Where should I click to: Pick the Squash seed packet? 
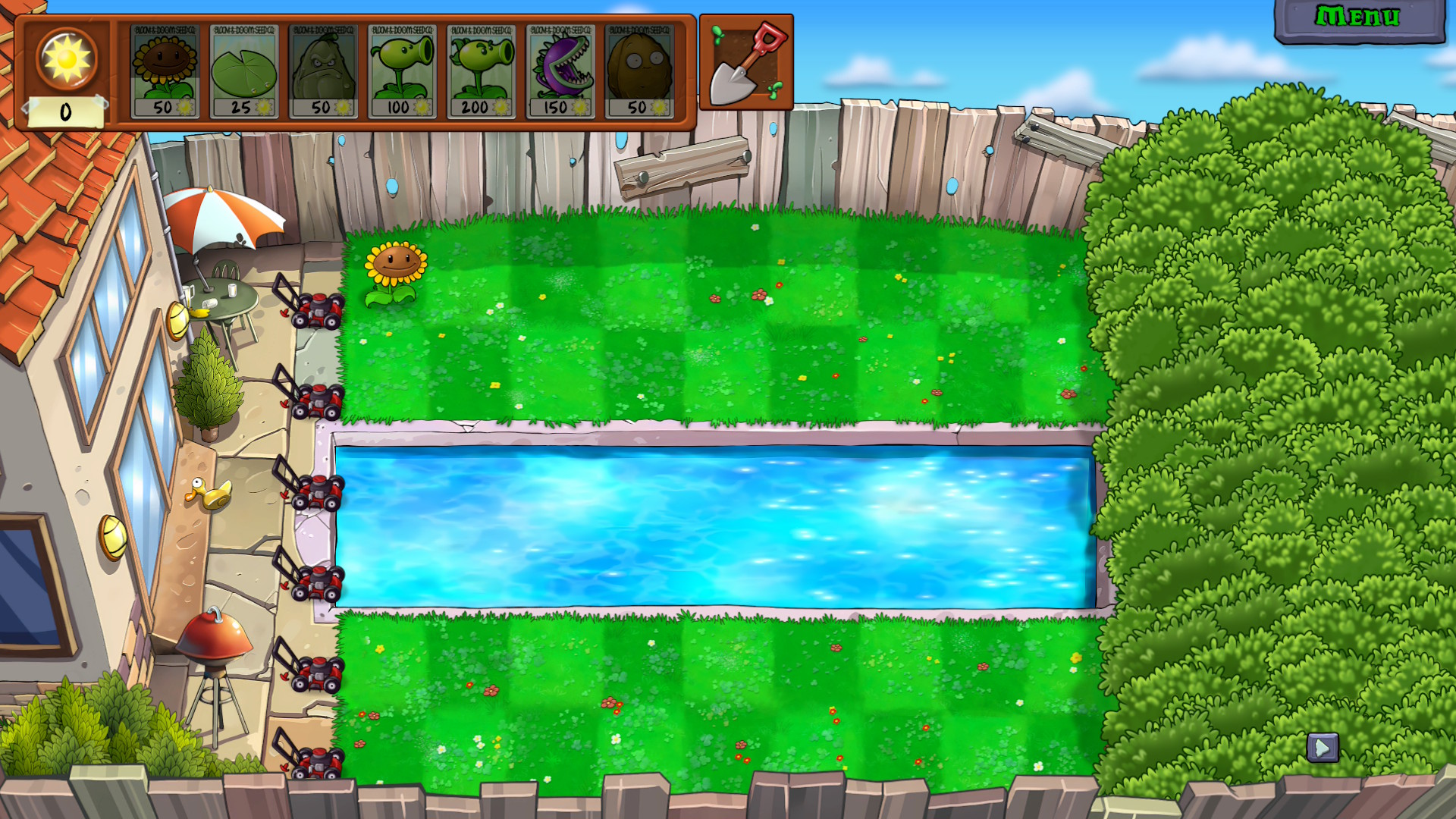coord(323,72)
